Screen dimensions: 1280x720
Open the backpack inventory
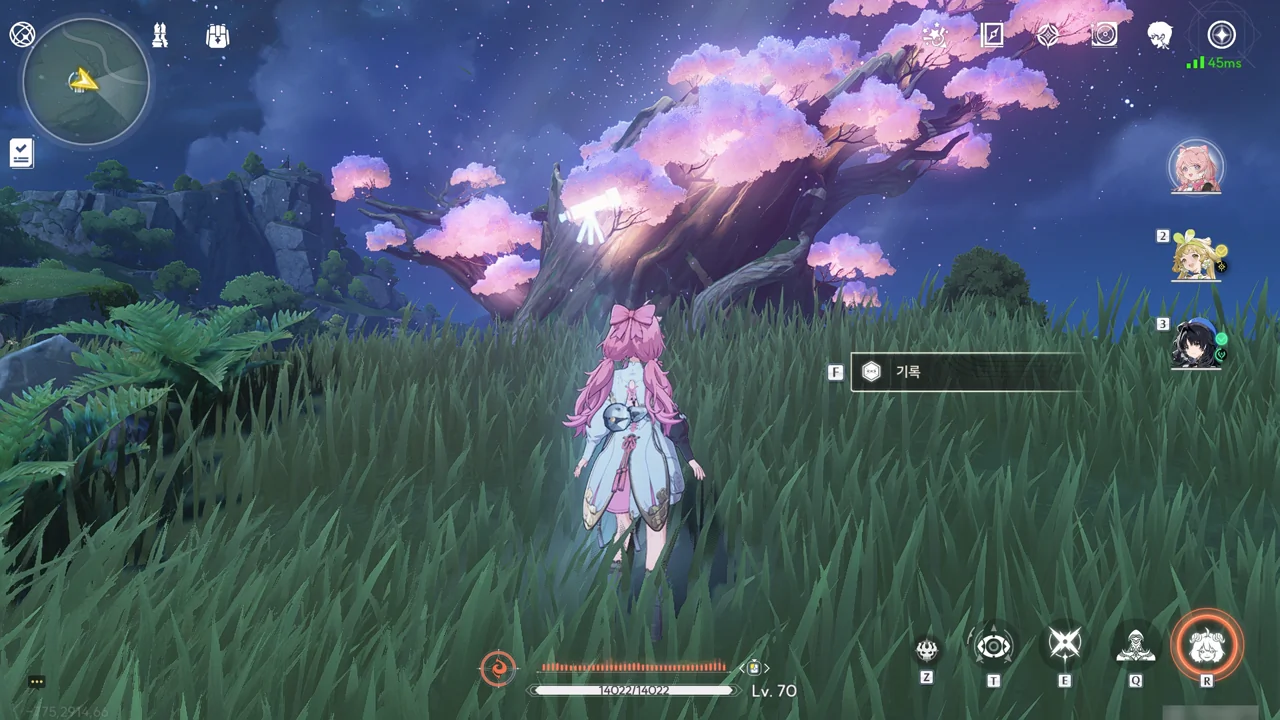217,36
